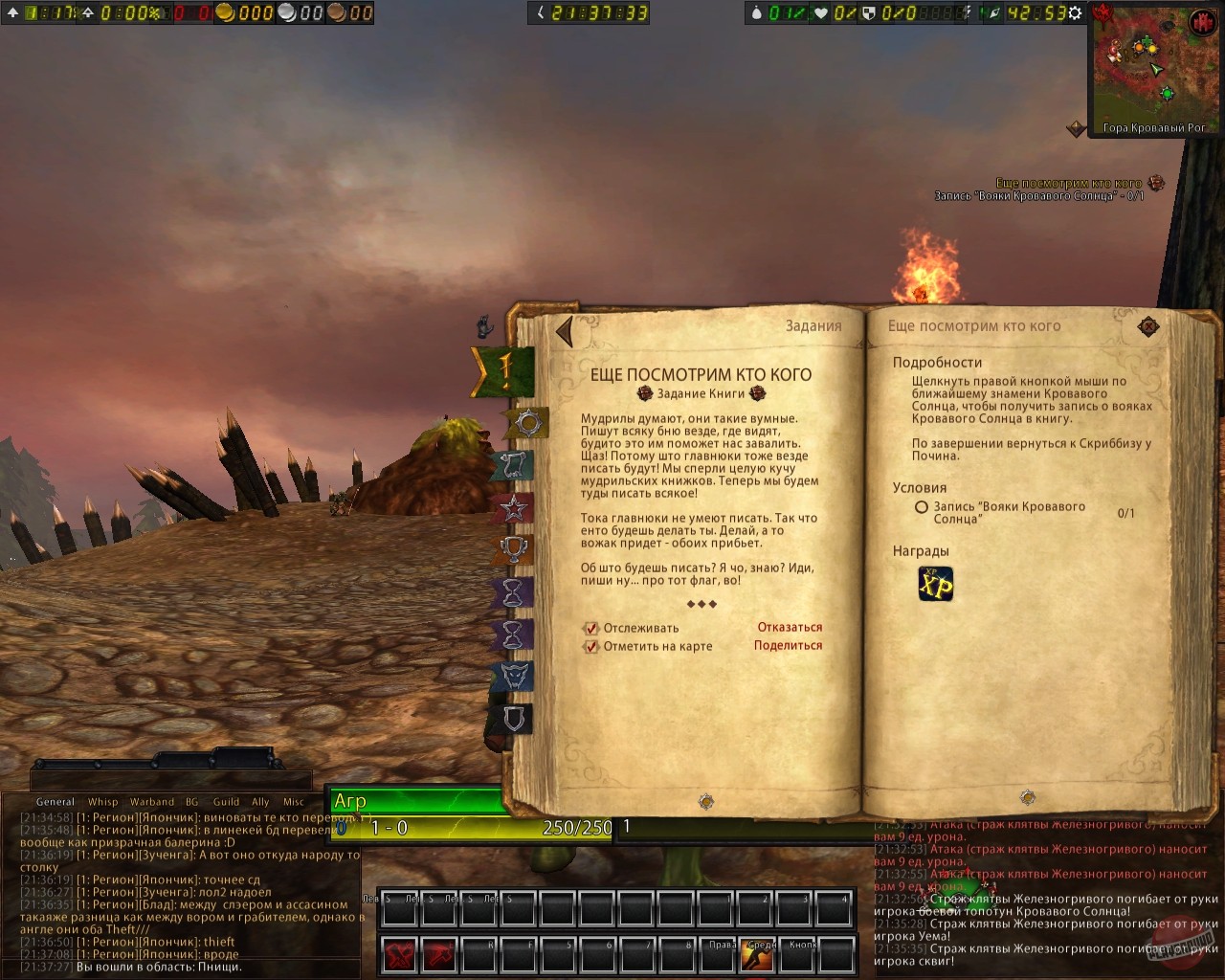This screenshot has height=980, width=1225.
Task: Switch to the Whisp chat tab
Action: point(103,802)
